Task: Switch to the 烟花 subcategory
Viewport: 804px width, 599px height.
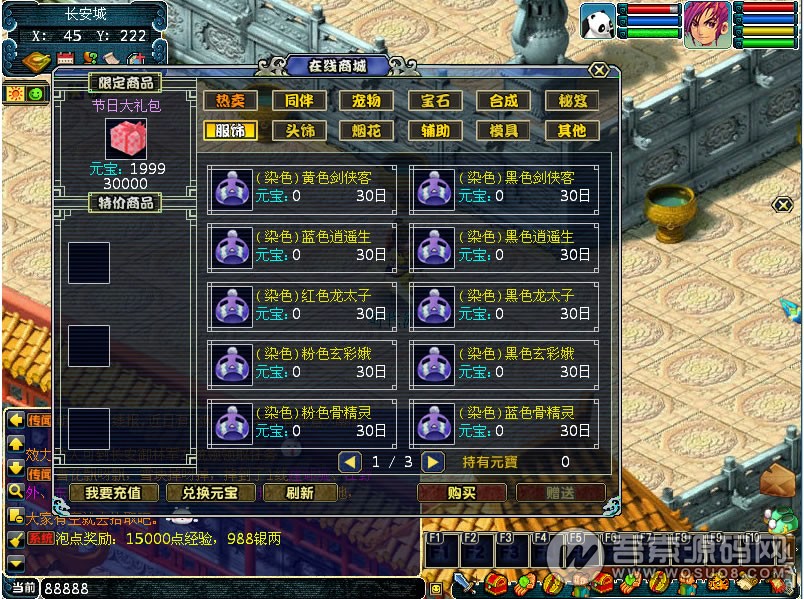Action: [367, 130]
